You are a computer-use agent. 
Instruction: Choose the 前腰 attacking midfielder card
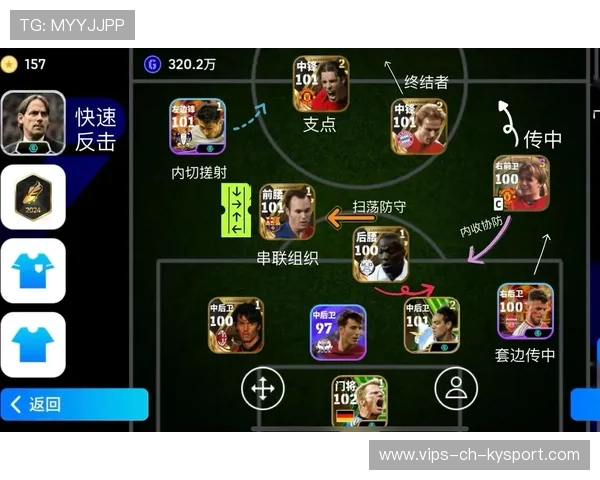(287, 211)
